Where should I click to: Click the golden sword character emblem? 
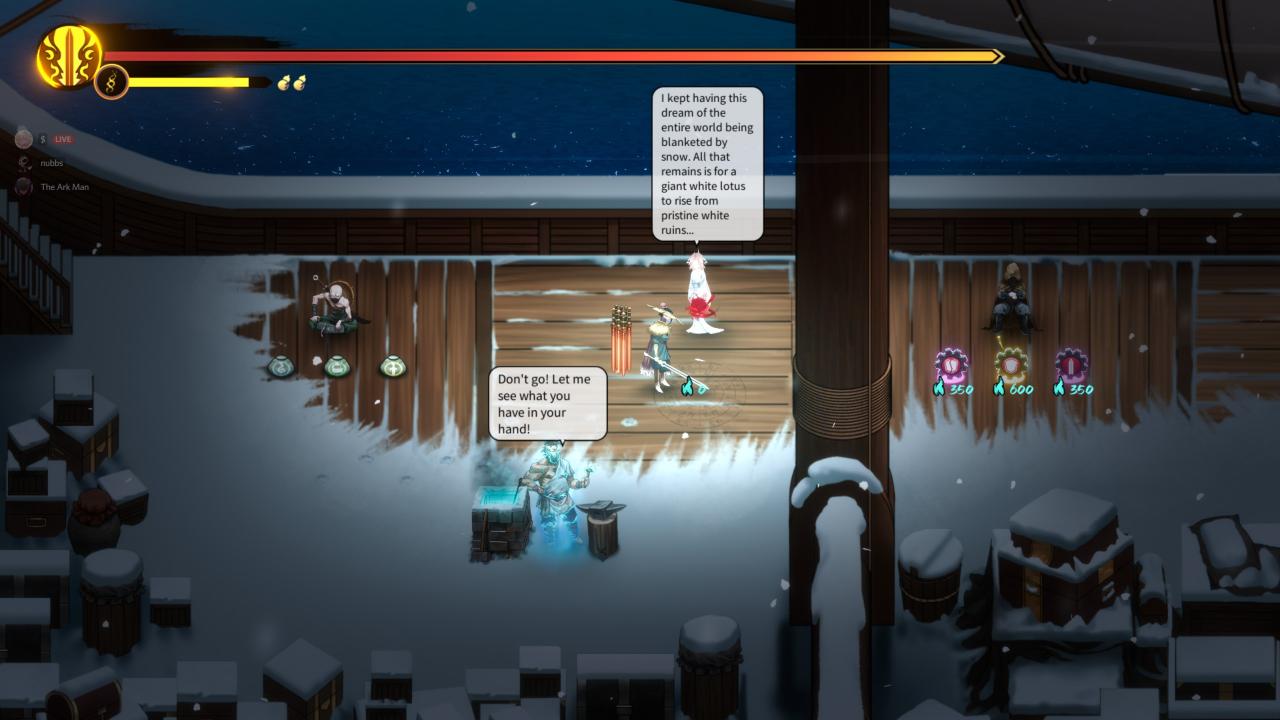tap(69, 56)
